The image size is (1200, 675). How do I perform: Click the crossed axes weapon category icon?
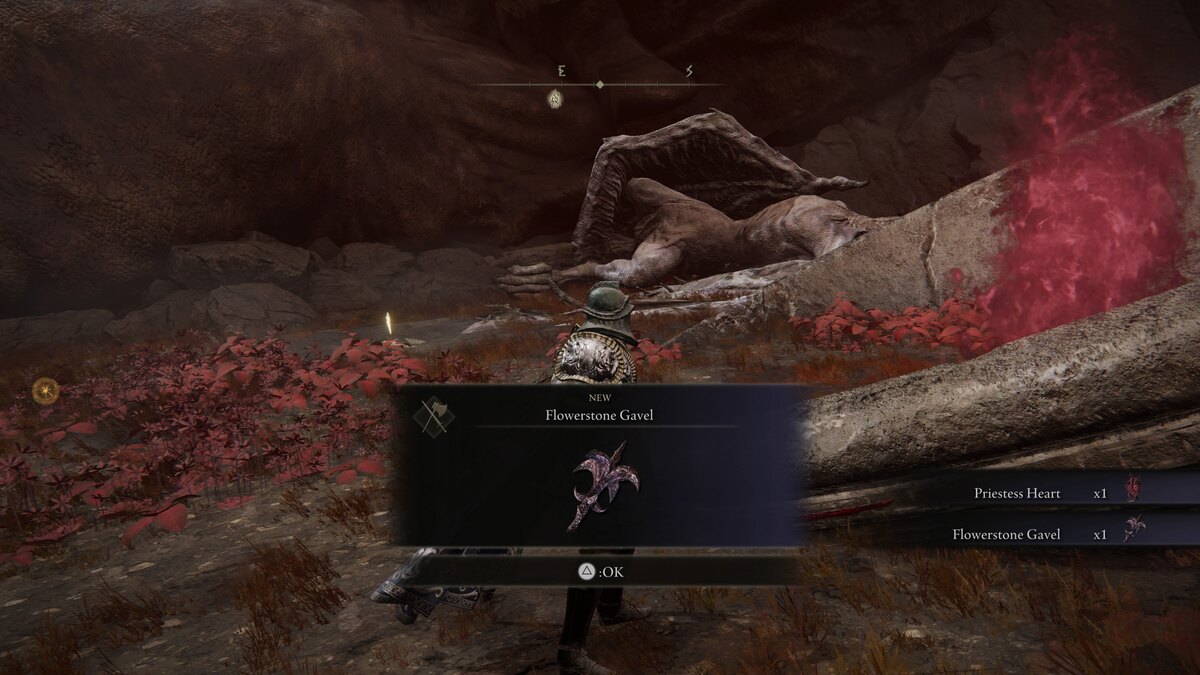[433, 415]
